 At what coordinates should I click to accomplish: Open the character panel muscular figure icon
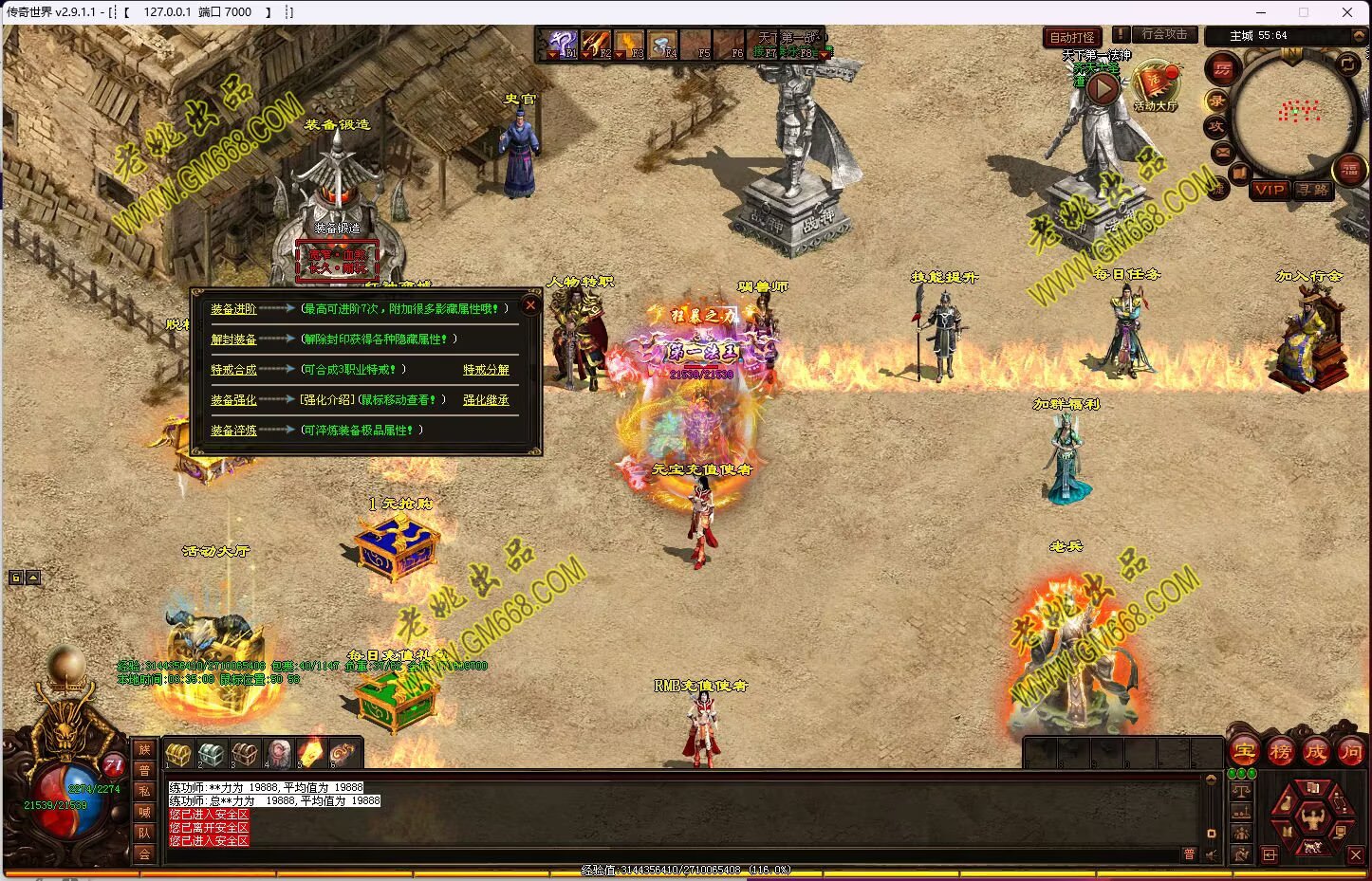1312,816
